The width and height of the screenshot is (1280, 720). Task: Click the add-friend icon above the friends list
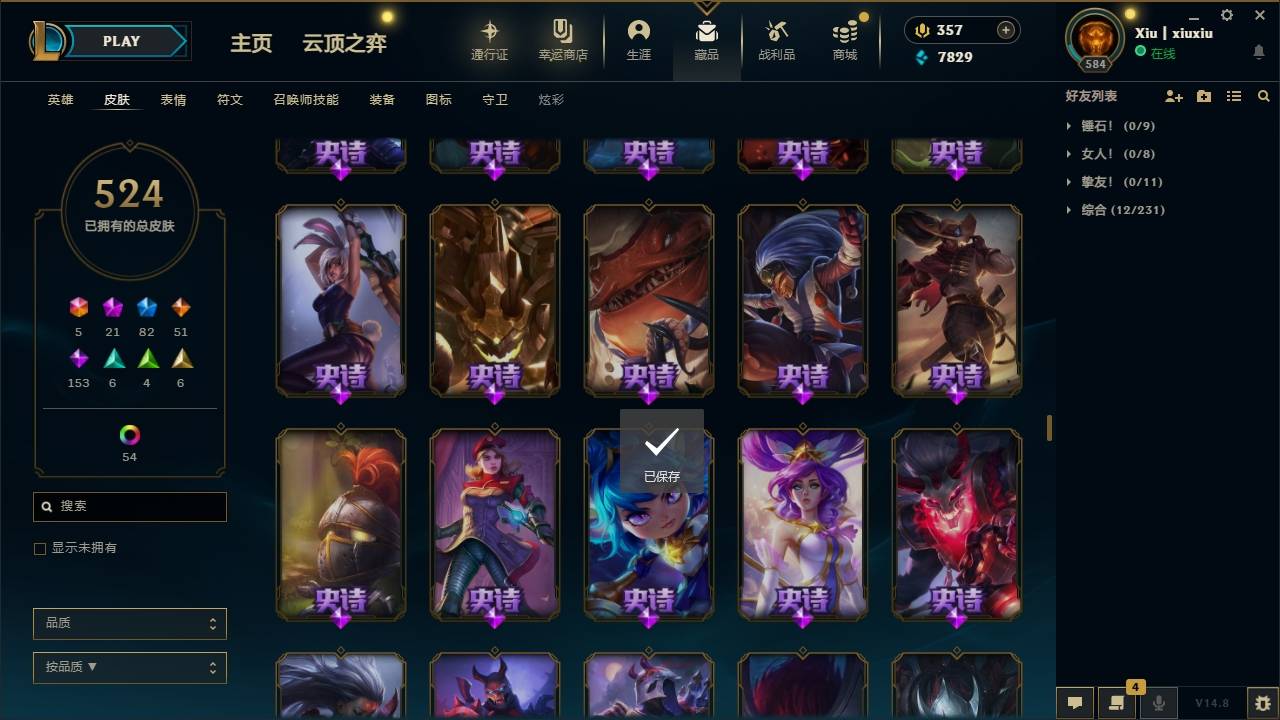point(1174,96)
